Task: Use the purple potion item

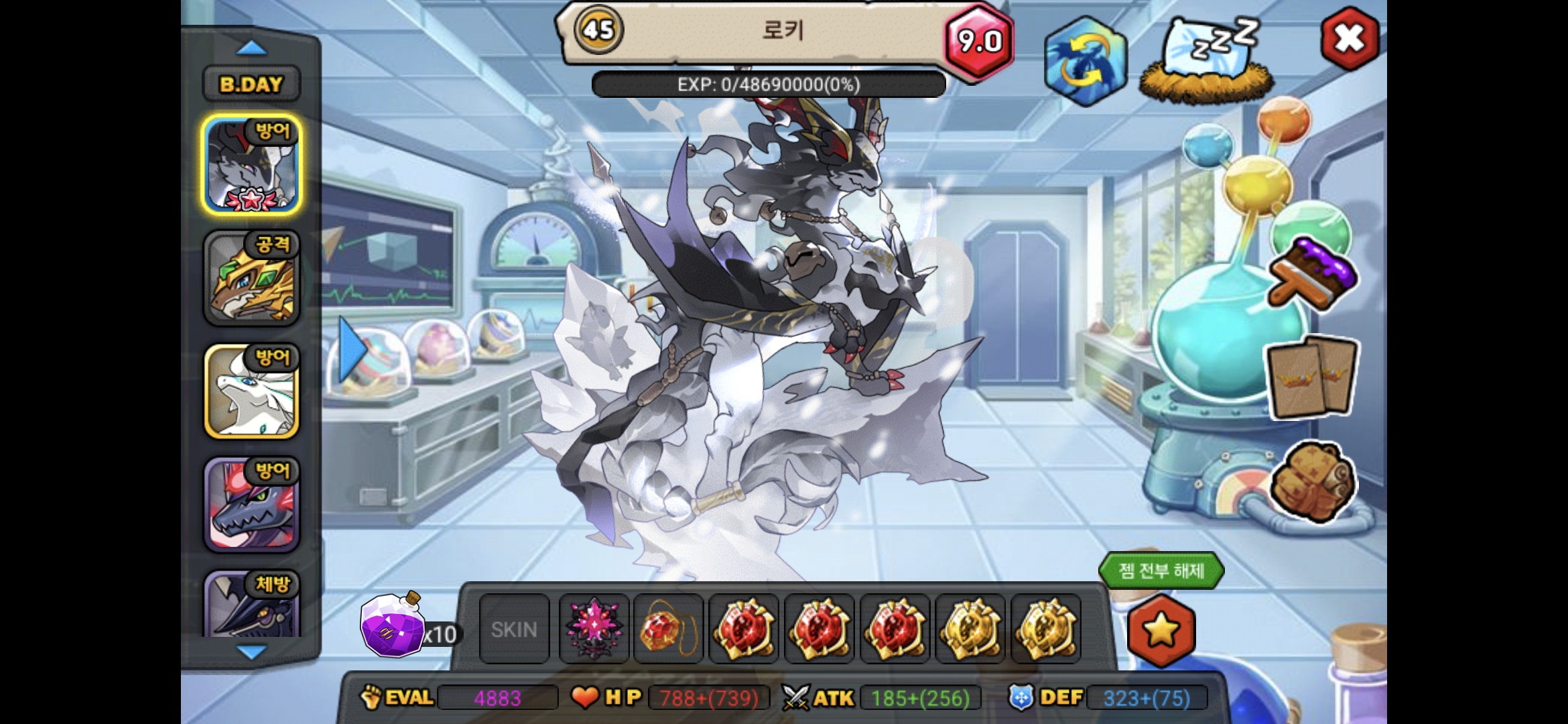Action: pyautogui.click(x=393, y=625)
